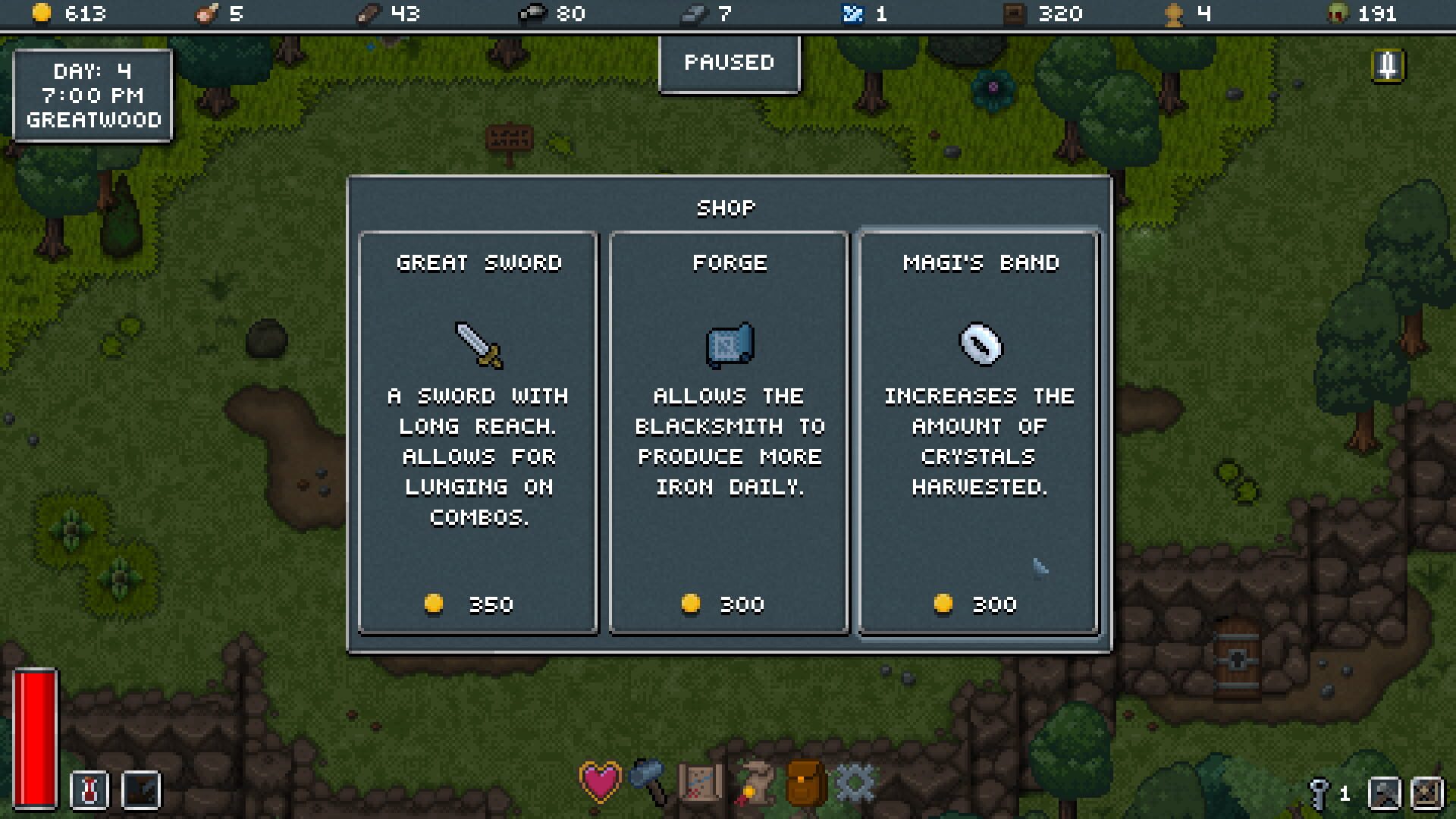Click the sword icon in top right corner
This screenshot has height=819, width=1456.
click(1388, 67)
